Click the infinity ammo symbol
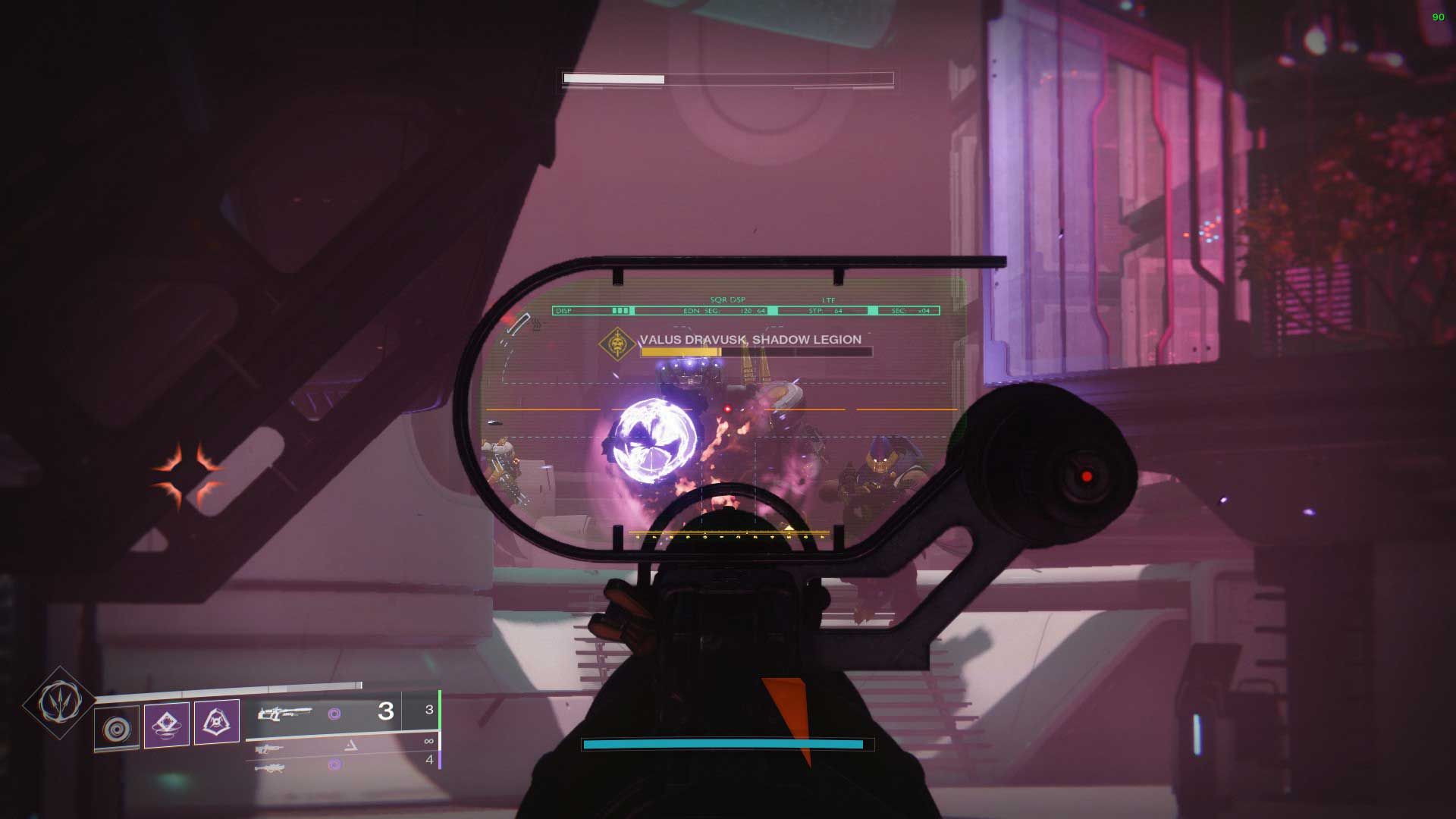The width and height of the screenshot is (1456, 819). click(x=428, y=741)
